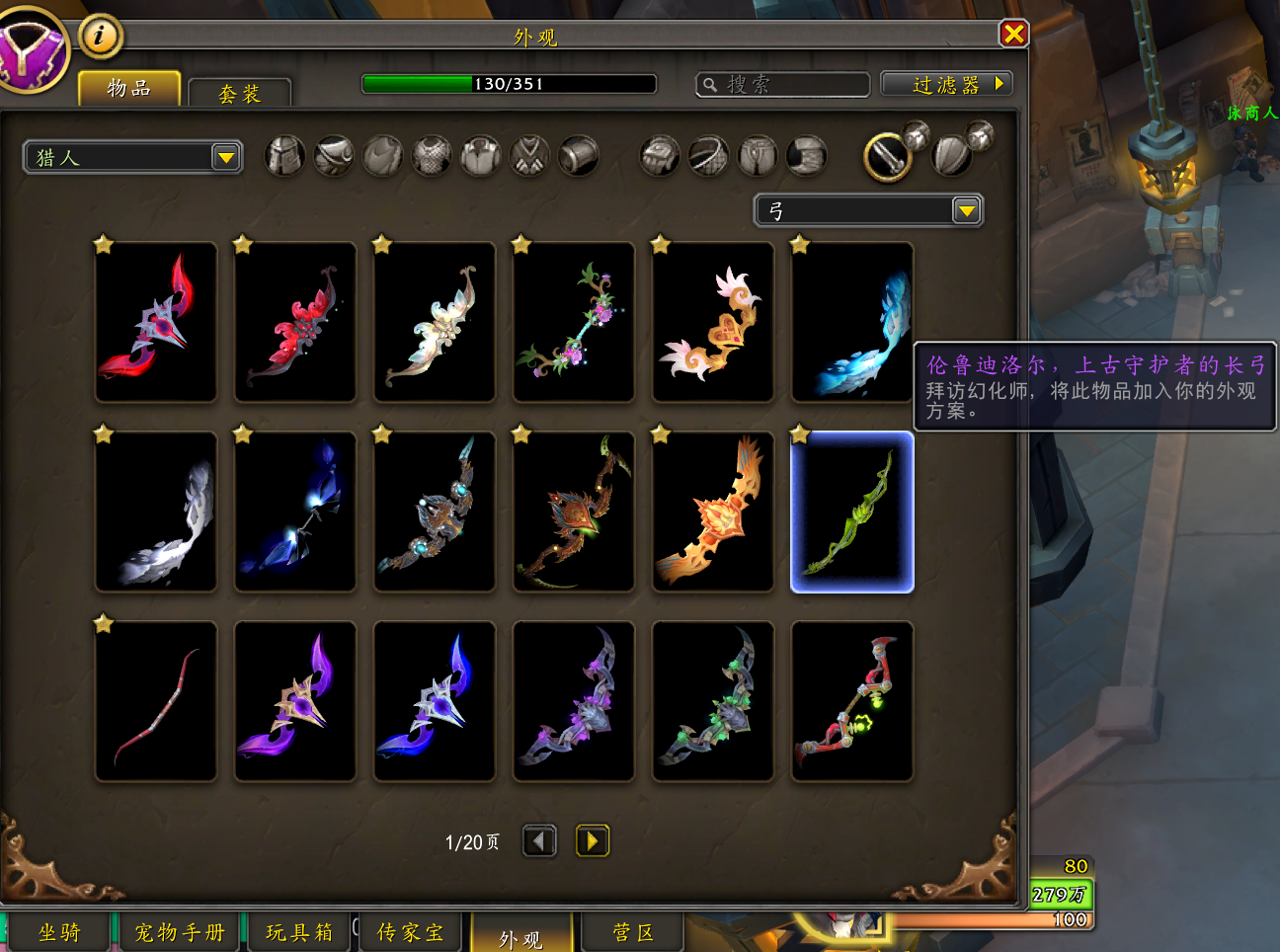This screenshot has width=1280, height=952.
Task: Go to the next appearance page
Action: tap(592, 841)
